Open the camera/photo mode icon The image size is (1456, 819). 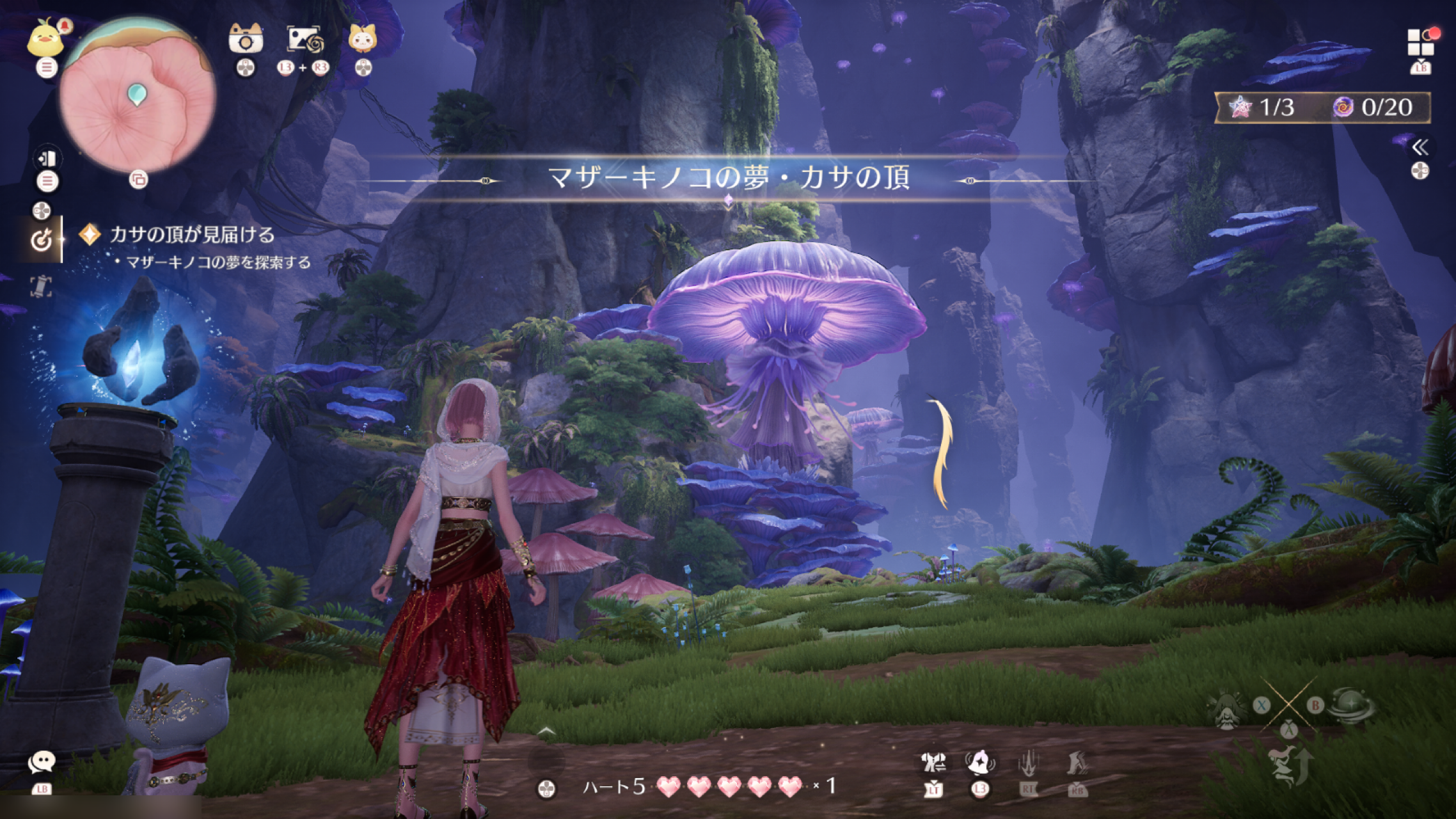246,40
